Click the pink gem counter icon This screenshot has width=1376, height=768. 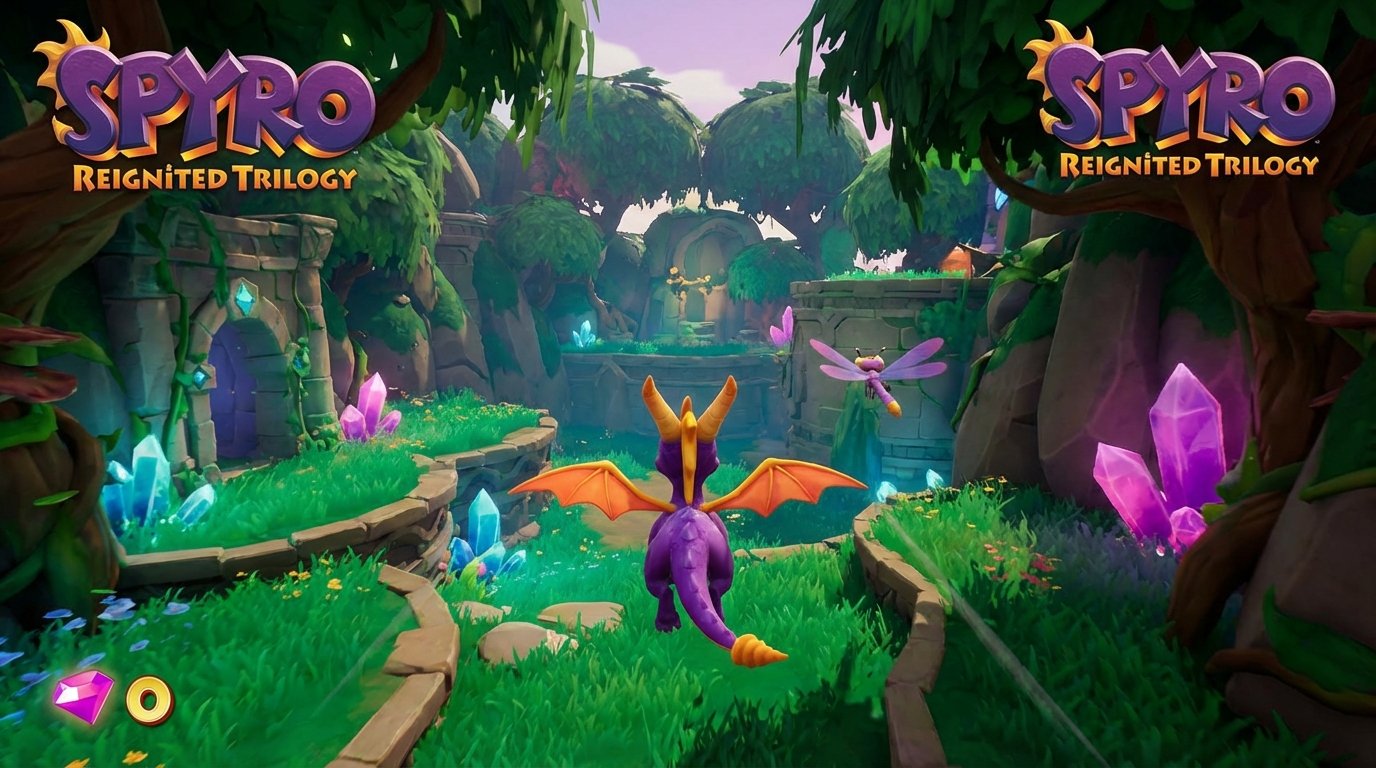(x=83, y=696)
